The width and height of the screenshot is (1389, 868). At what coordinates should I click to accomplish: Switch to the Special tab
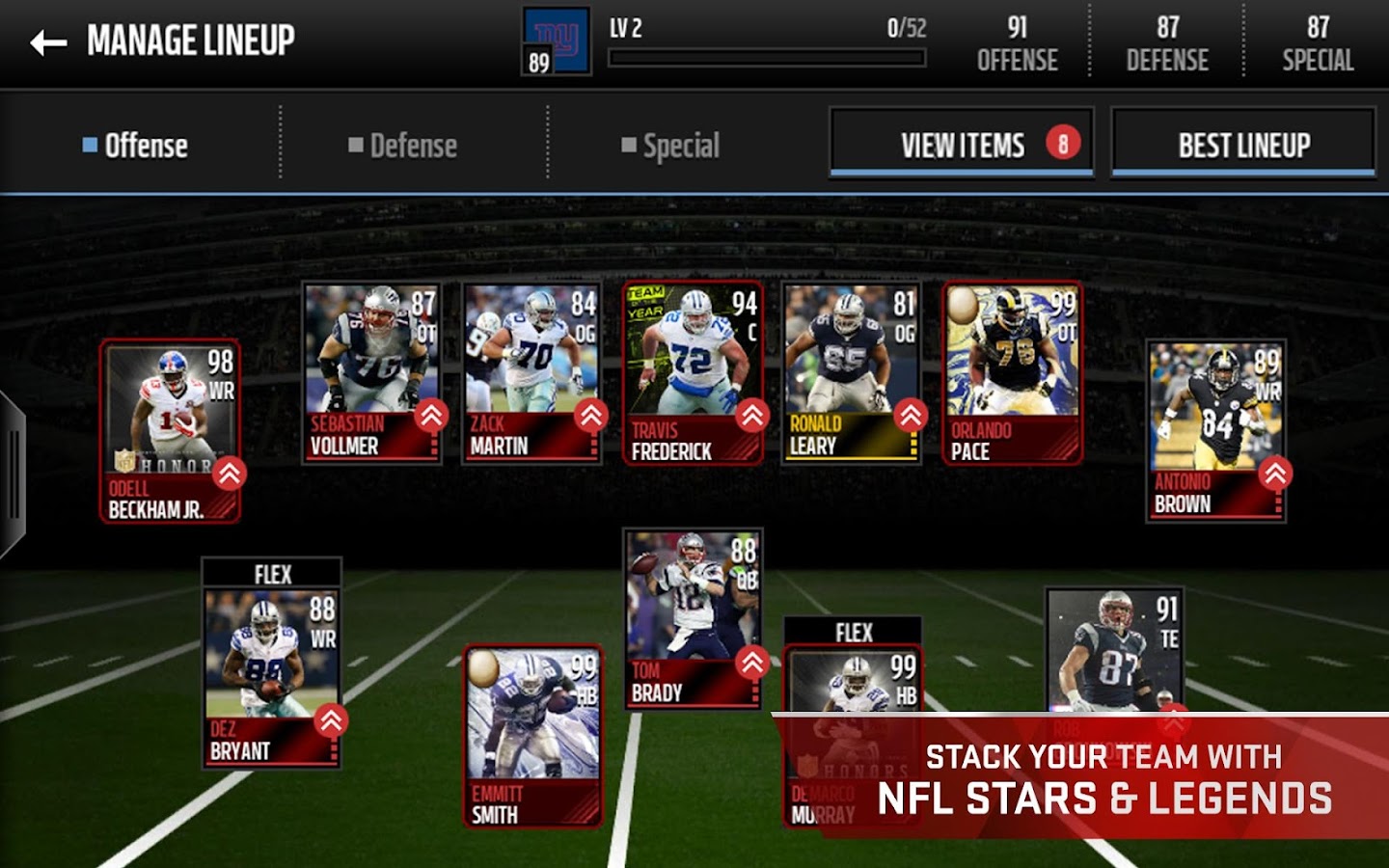tap(670, 146)
